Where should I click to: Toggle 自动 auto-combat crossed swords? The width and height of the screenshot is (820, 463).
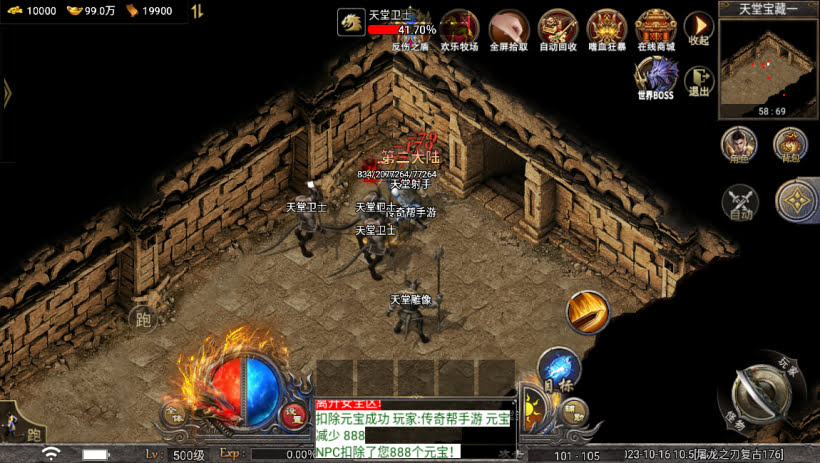pyautogui.click(x=739, y=202)
